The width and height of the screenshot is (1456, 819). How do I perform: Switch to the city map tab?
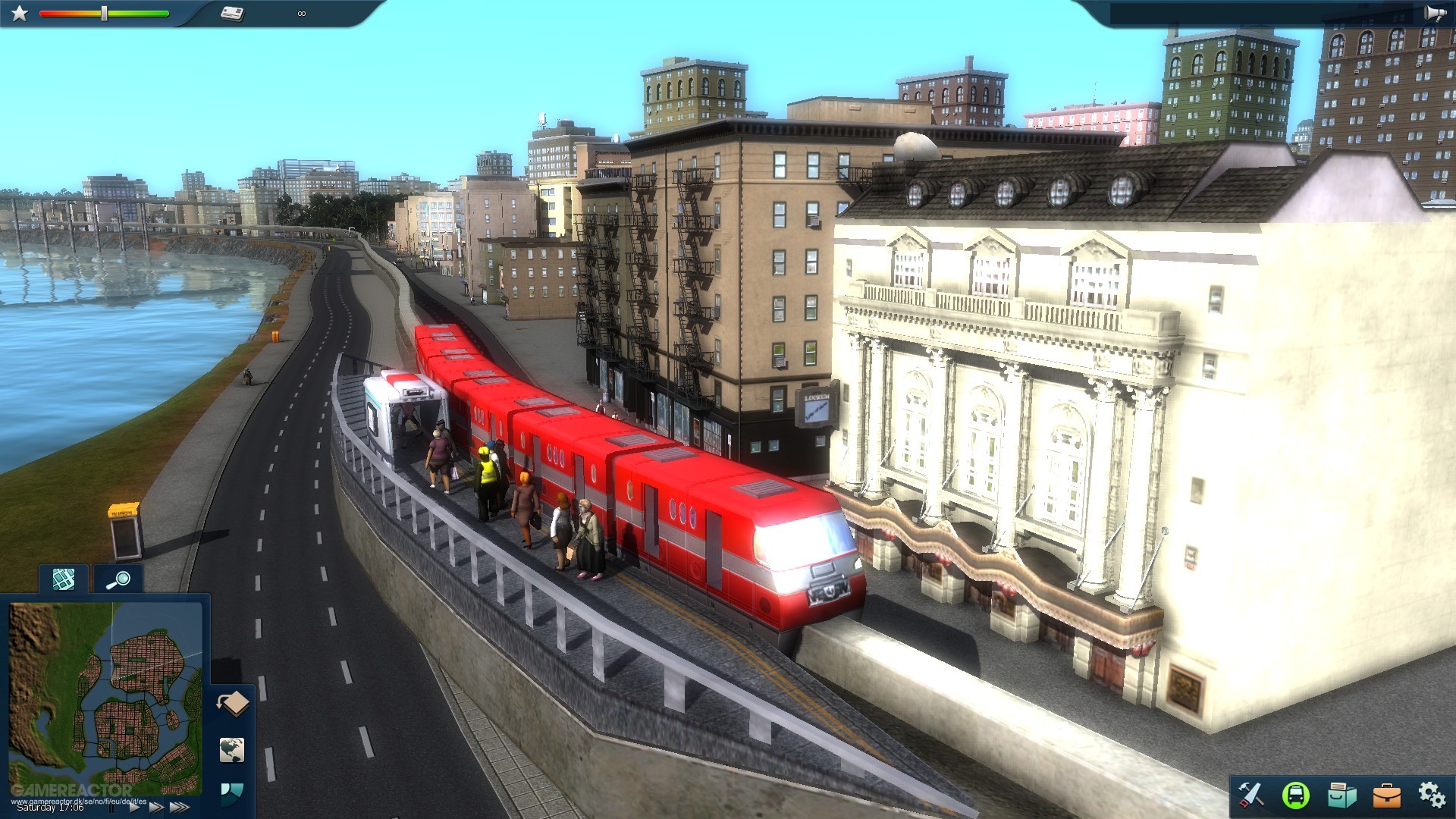[64, 580]
